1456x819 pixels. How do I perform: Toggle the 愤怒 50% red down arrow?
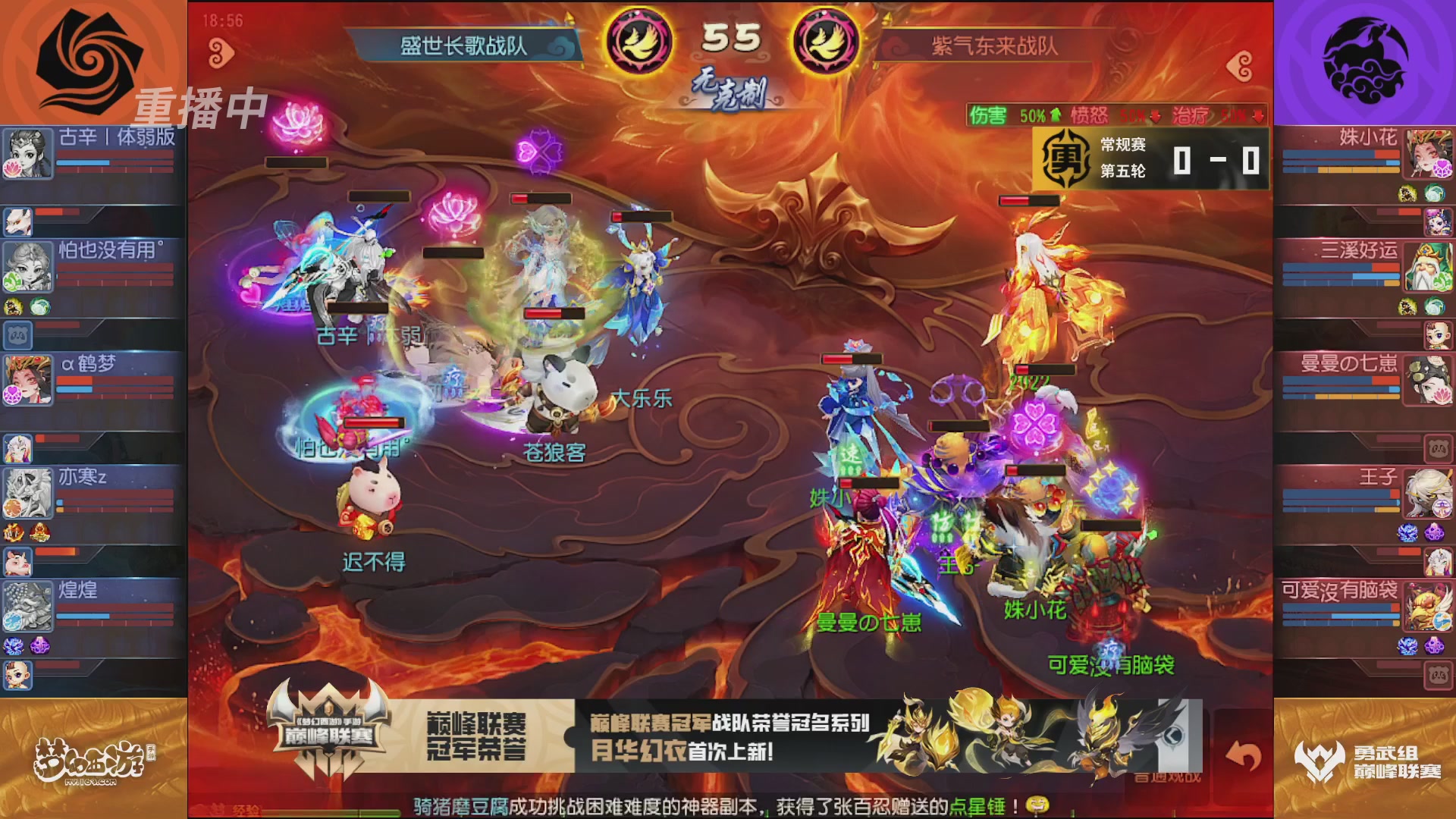[x=1155, y=117]
